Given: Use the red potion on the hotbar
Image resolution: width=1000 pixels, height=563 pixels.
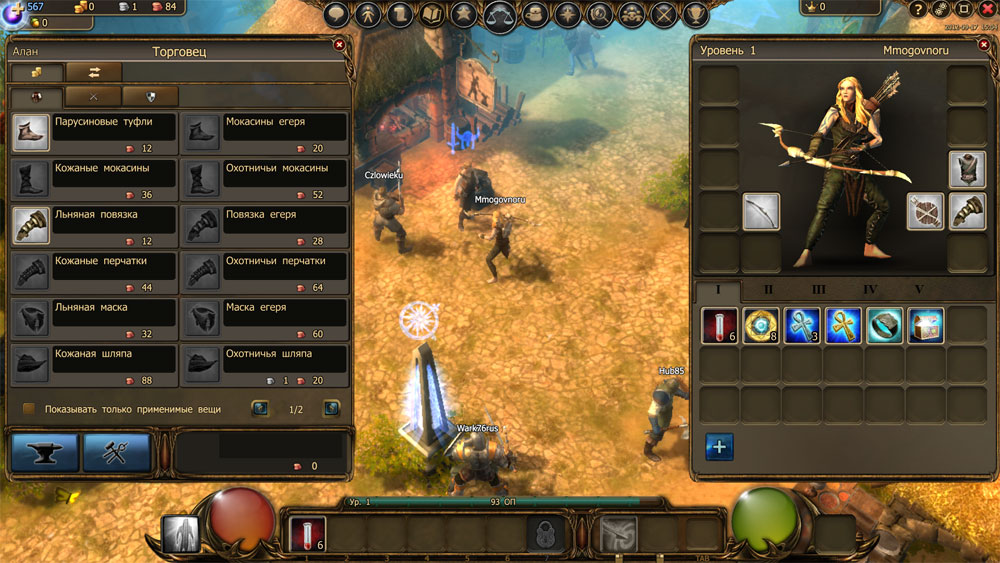Looking at the screenshot, I should click(x=307, y=532).
